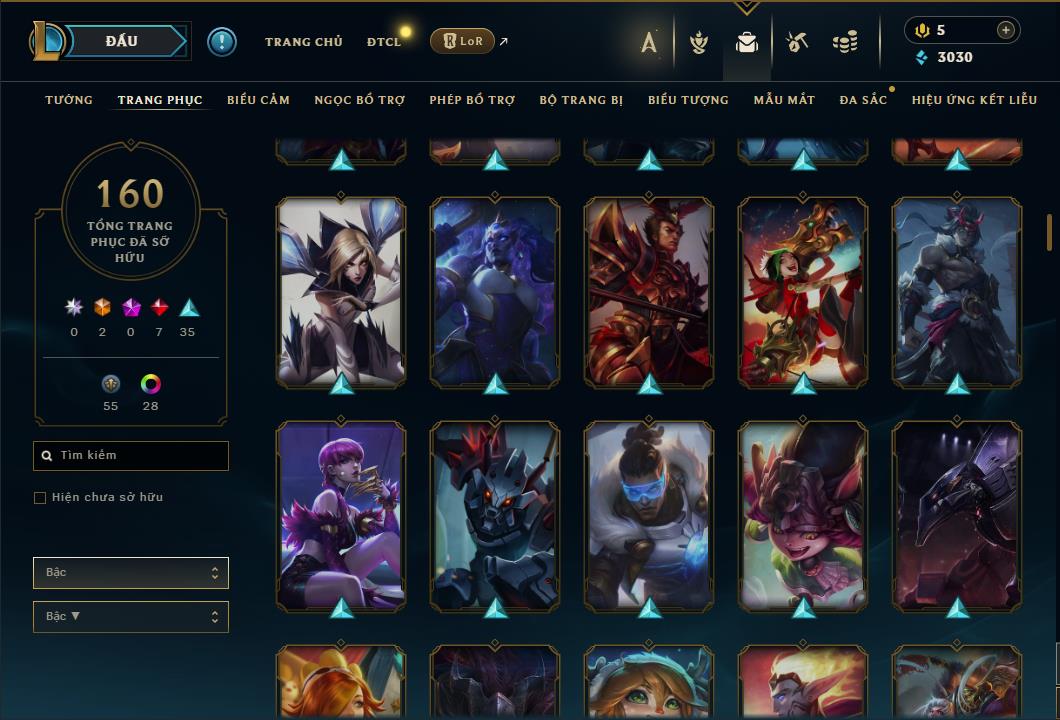The width and height of the screenshot is (1060, 720).
Task: Open the TRANG CHỦ home page
Action: click(303, 42)
